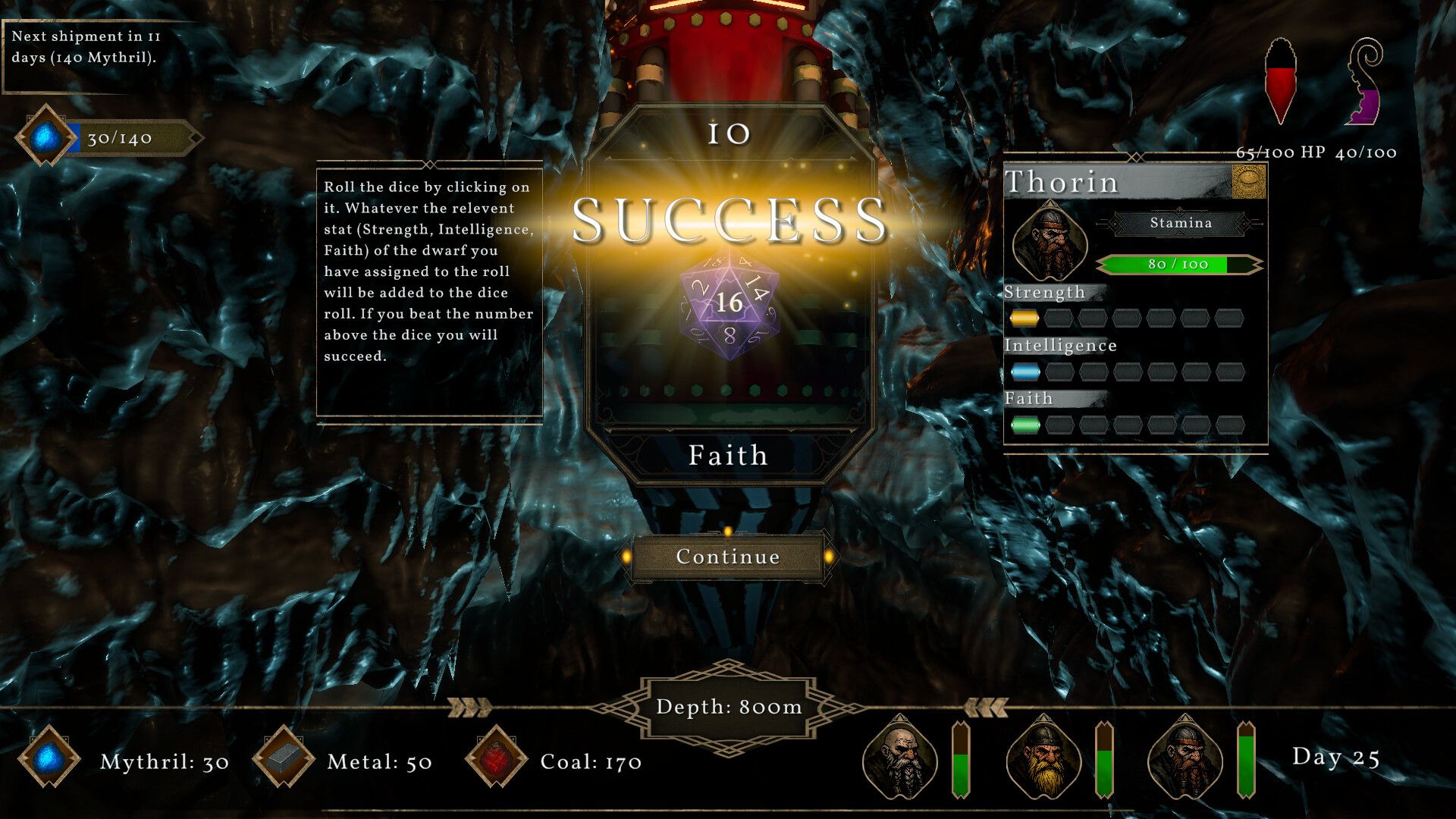Open Thorin's large portrait in the stat panel

click(1050, 242)
